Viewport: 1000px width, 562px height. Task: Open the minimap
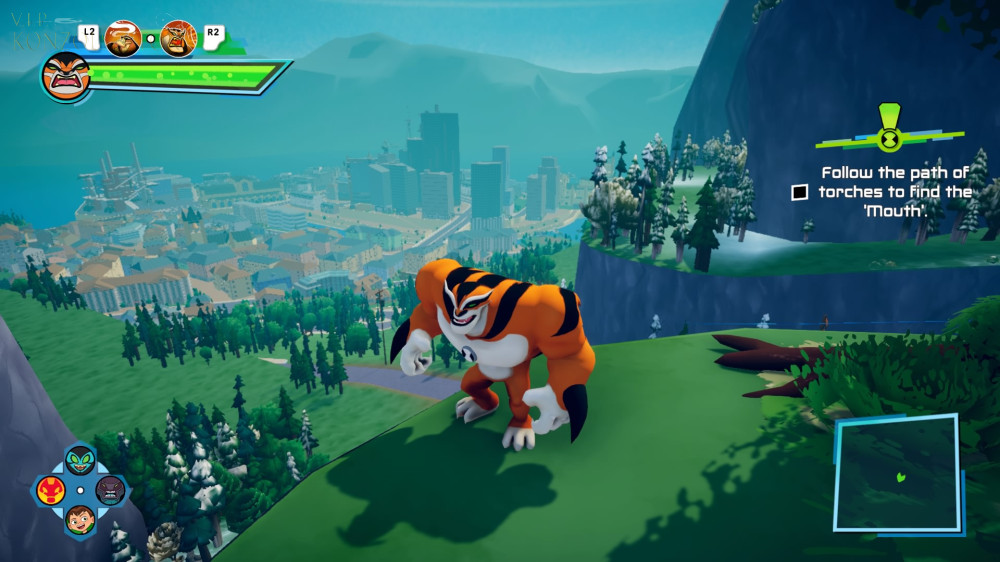click(x=897, y=474)
